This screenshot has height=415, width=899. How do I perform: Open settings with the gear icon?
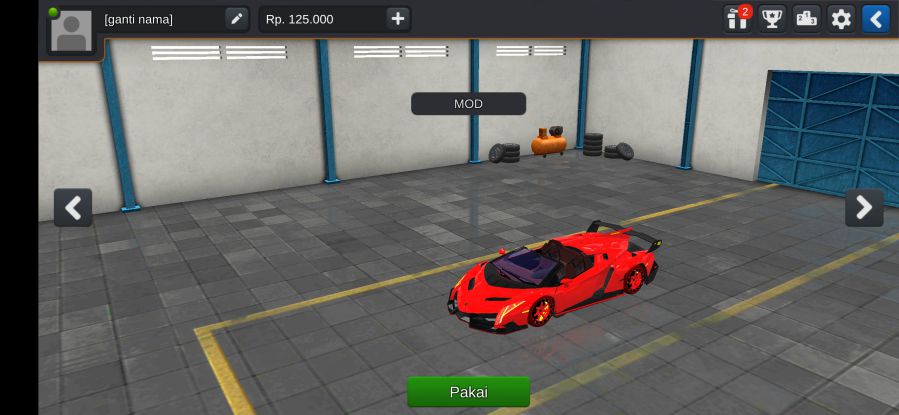click(x=841, y=19)
